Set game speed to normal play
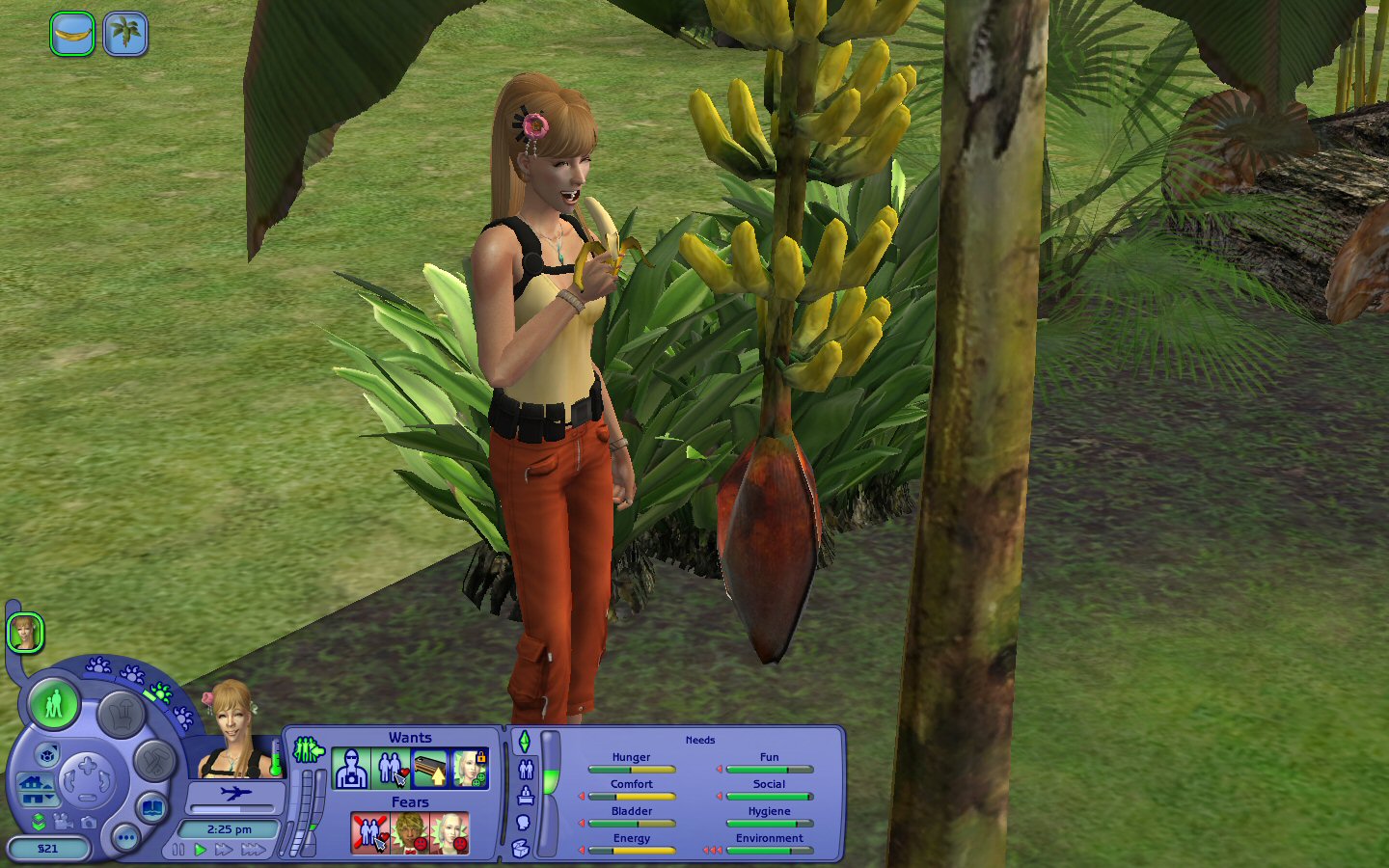 [x=201, y=850]
